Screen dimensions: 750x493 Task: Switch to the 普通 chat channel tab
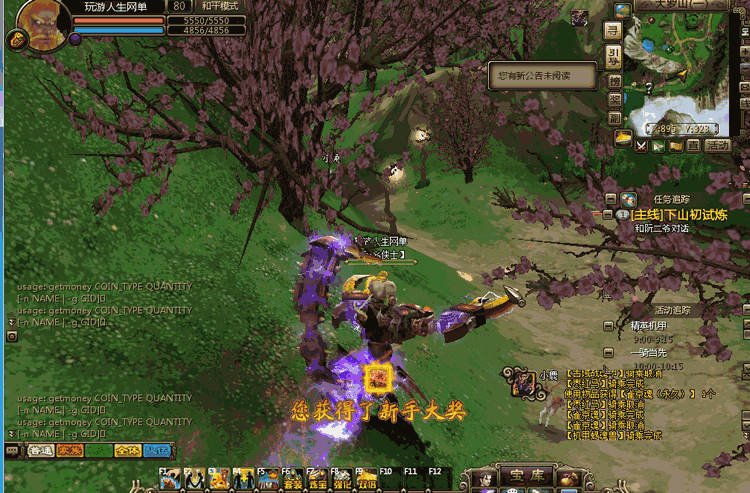pyautogui.click(x=41, y=451)
